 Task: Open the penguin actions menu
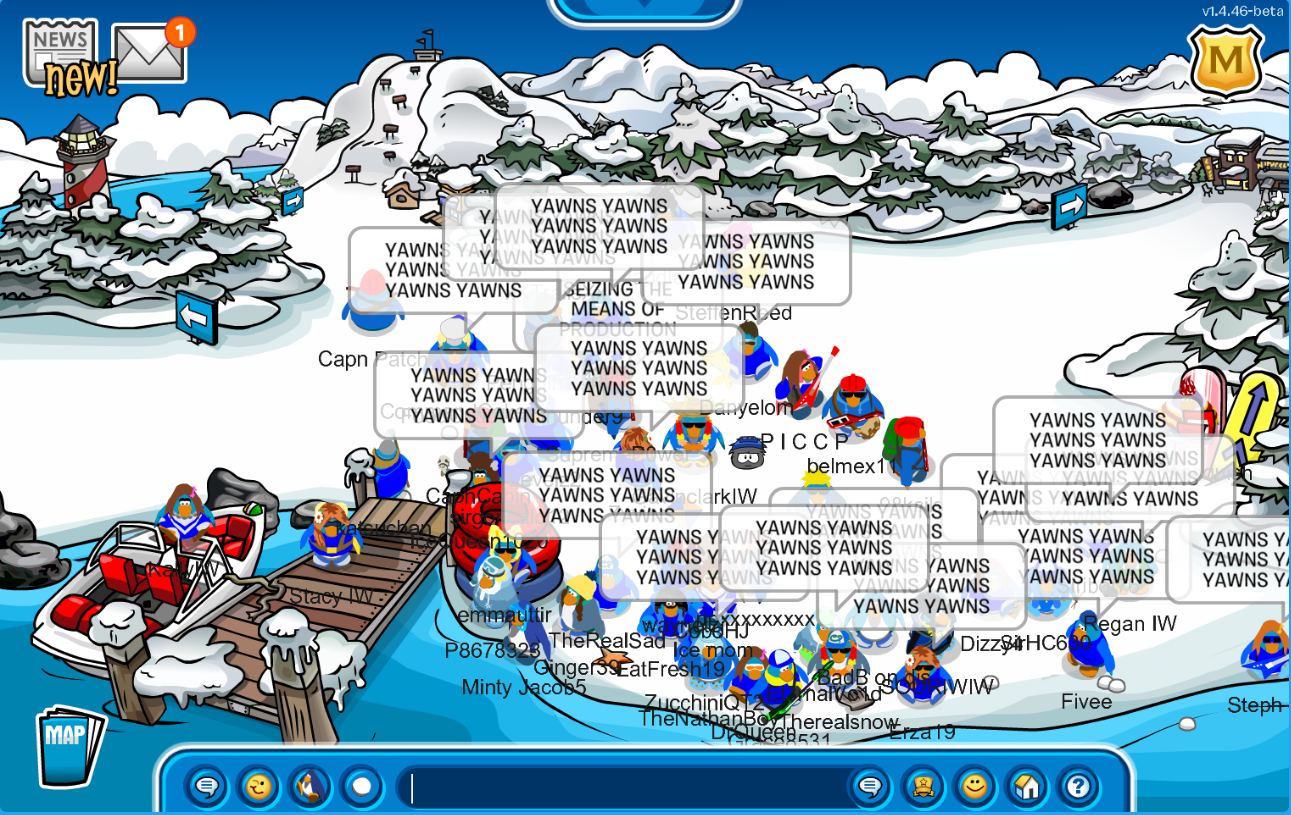(311, 787)
